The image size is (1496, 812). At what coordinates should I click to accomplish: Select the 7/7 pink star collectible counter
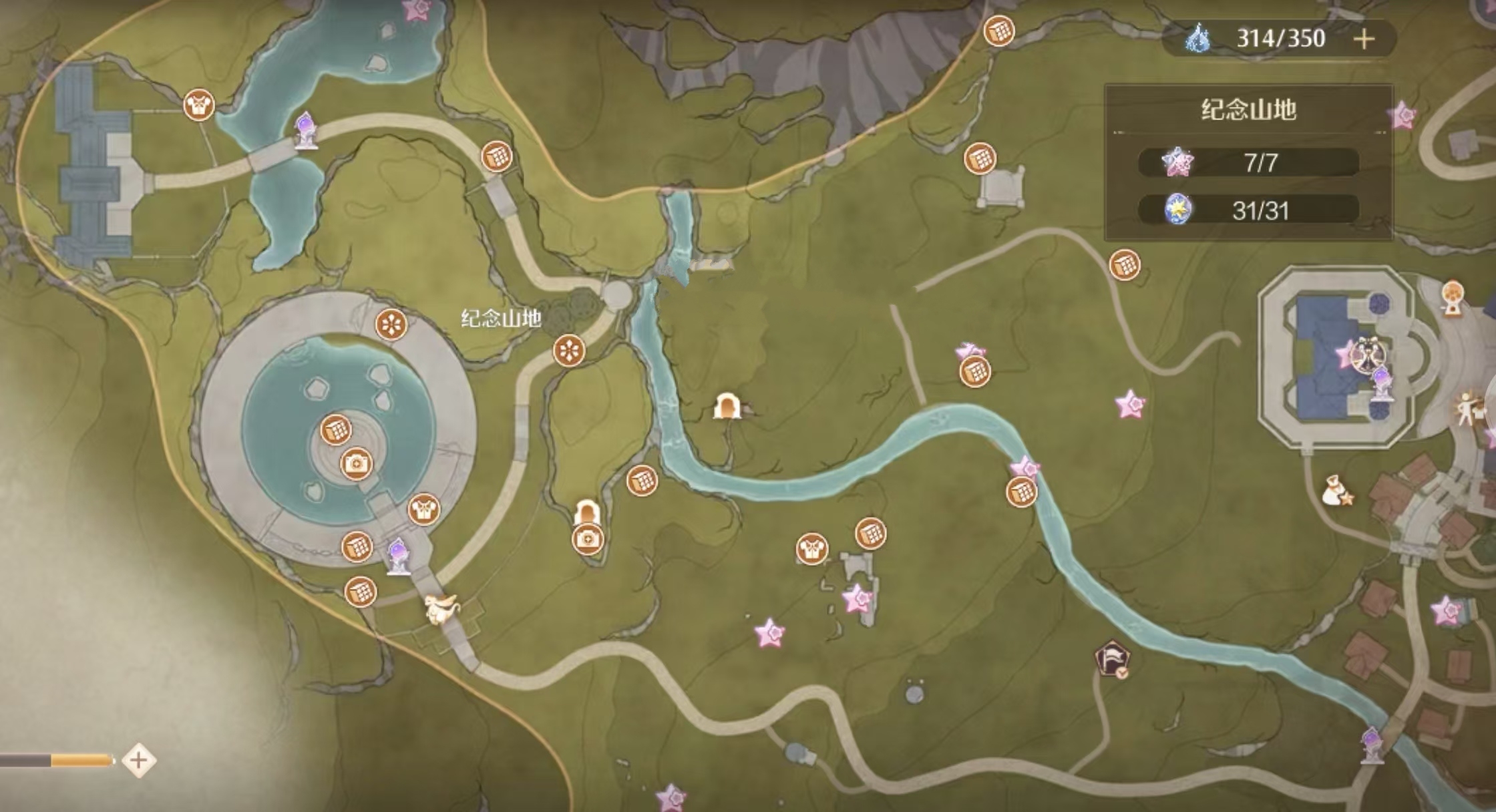[x=1248, y=163]
